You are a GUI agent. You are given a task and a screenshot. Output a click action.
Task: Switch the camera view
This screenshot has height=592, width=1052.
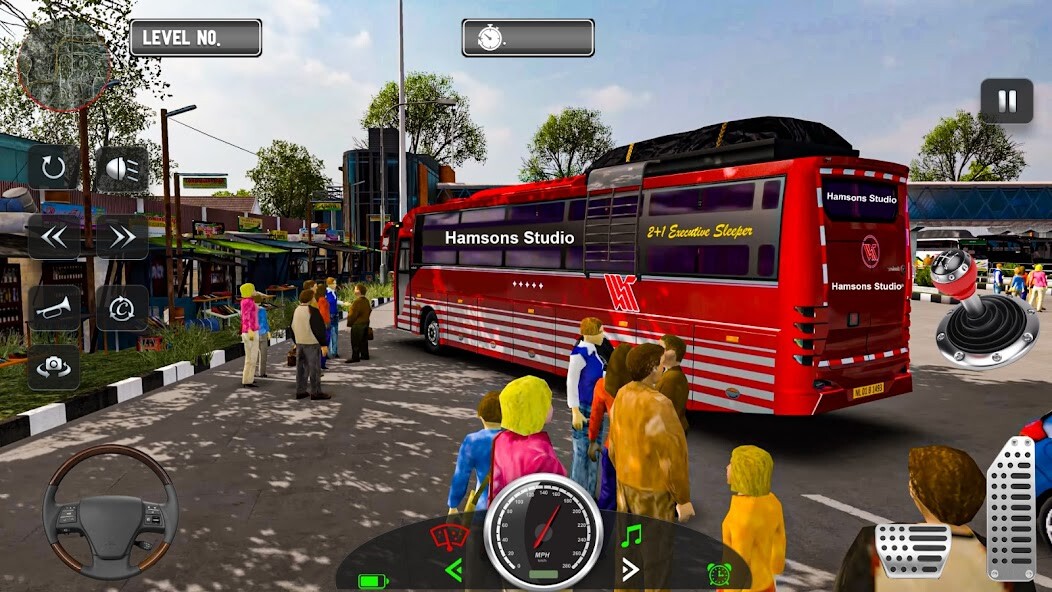54,367
